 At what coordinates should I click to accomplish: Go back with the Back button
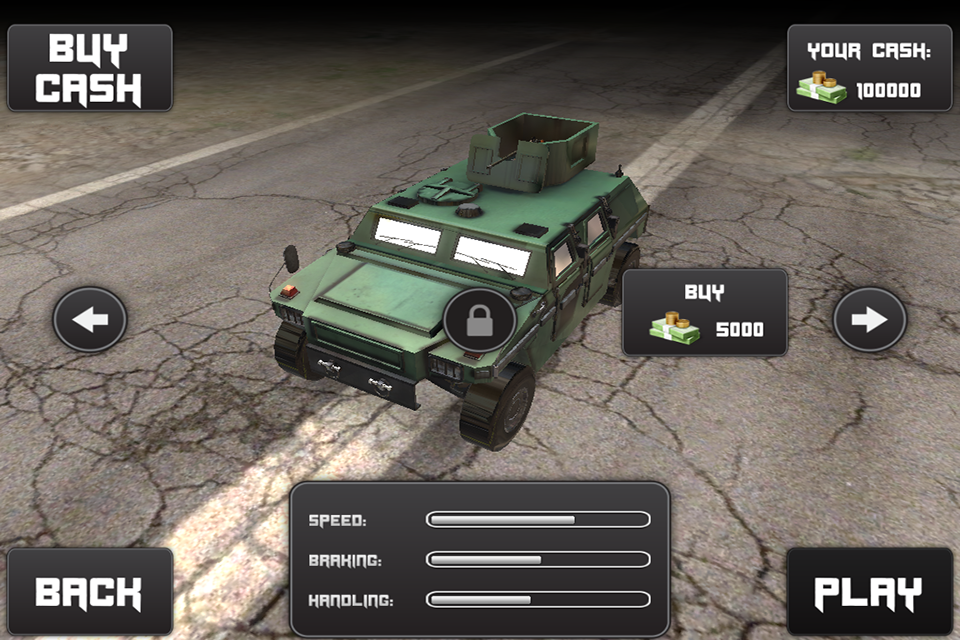90,591
